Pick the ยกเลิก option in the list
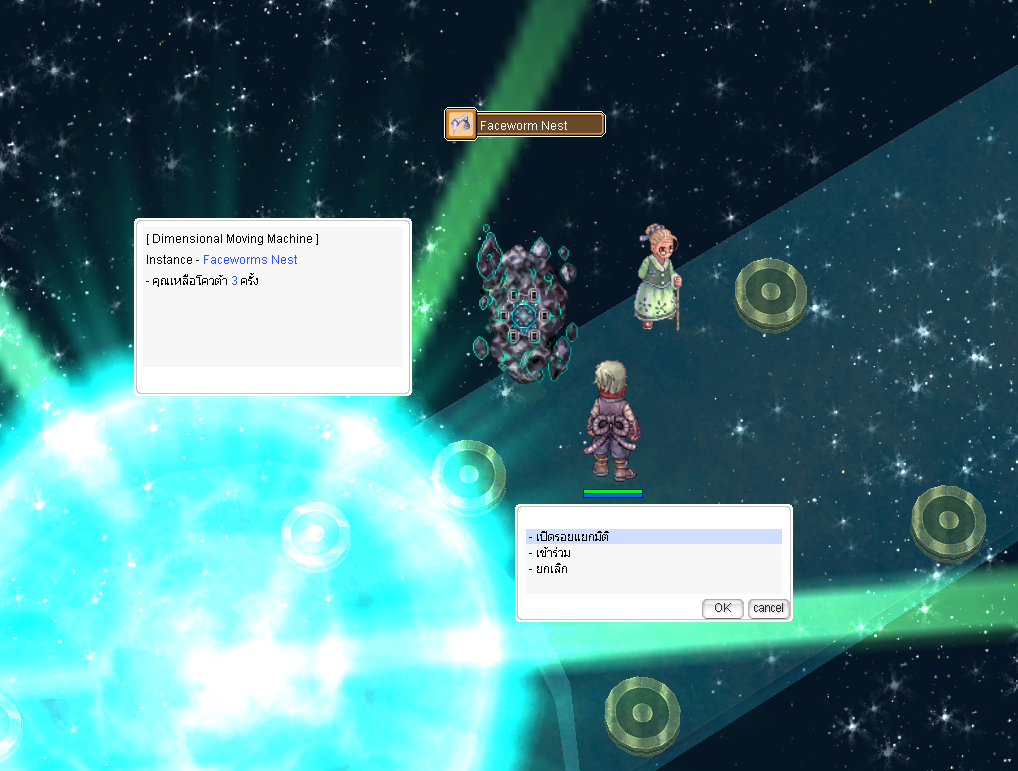1018x771 pixels. click(x=549, y=569)
